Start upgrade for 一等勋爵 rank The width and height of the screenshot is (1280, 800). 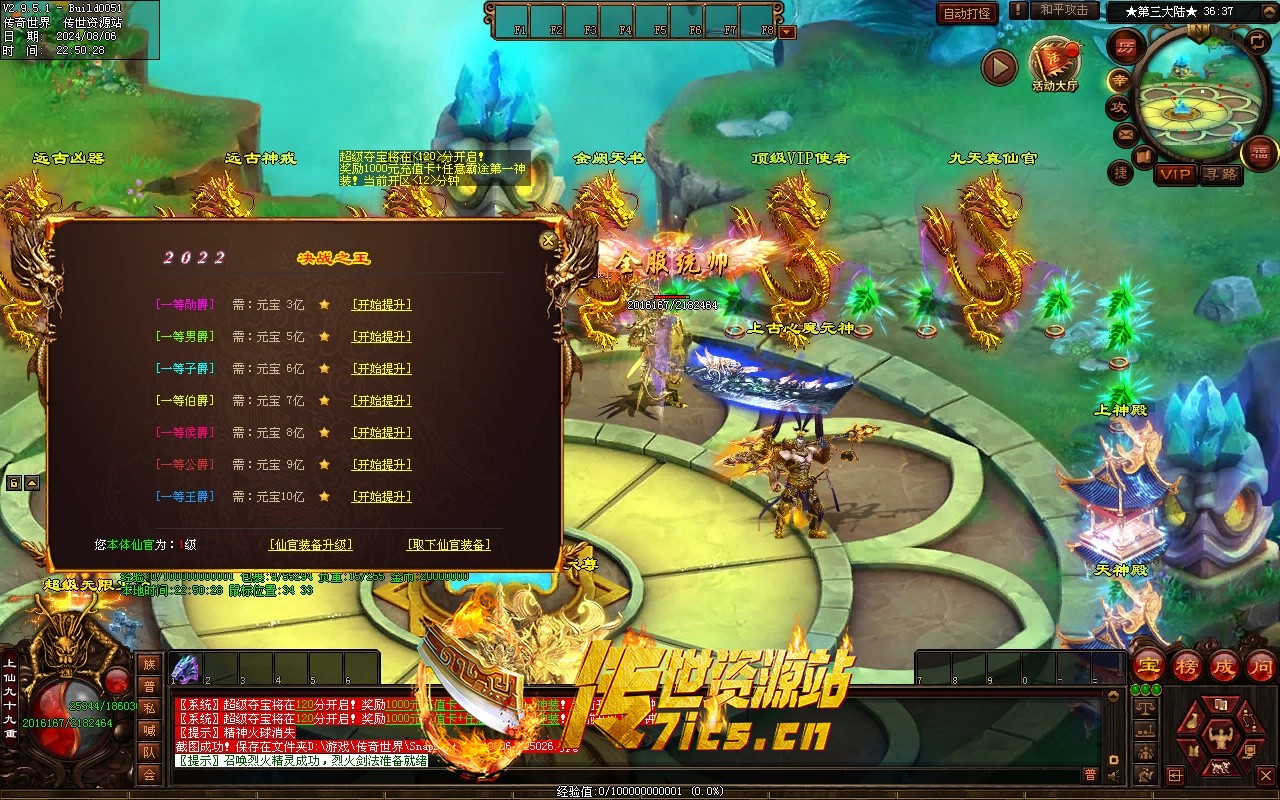(x=381, y=305)
